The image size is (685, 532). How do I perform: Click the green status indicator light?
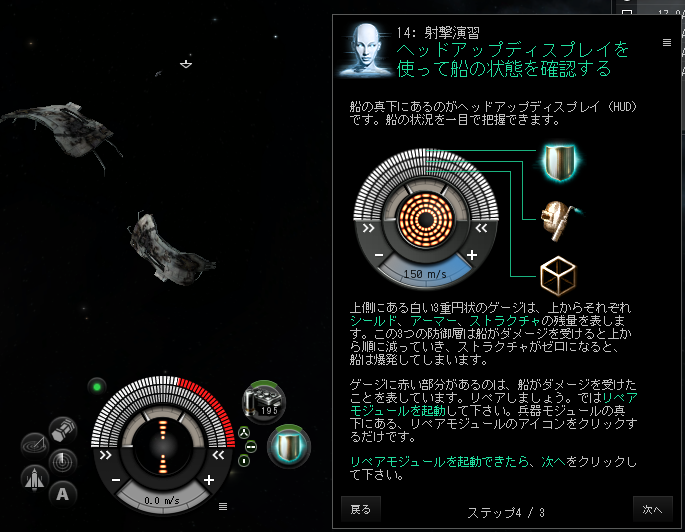pos(97,386)
